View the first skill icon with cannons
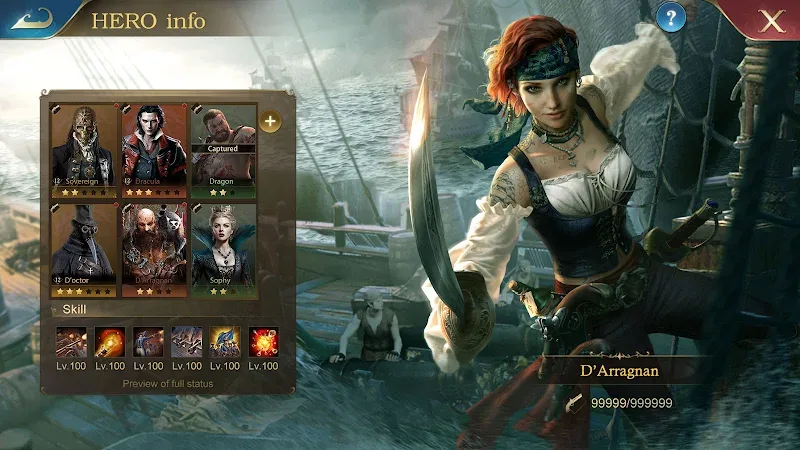Viewport: 800px width, 450px height. coord(70,343)
